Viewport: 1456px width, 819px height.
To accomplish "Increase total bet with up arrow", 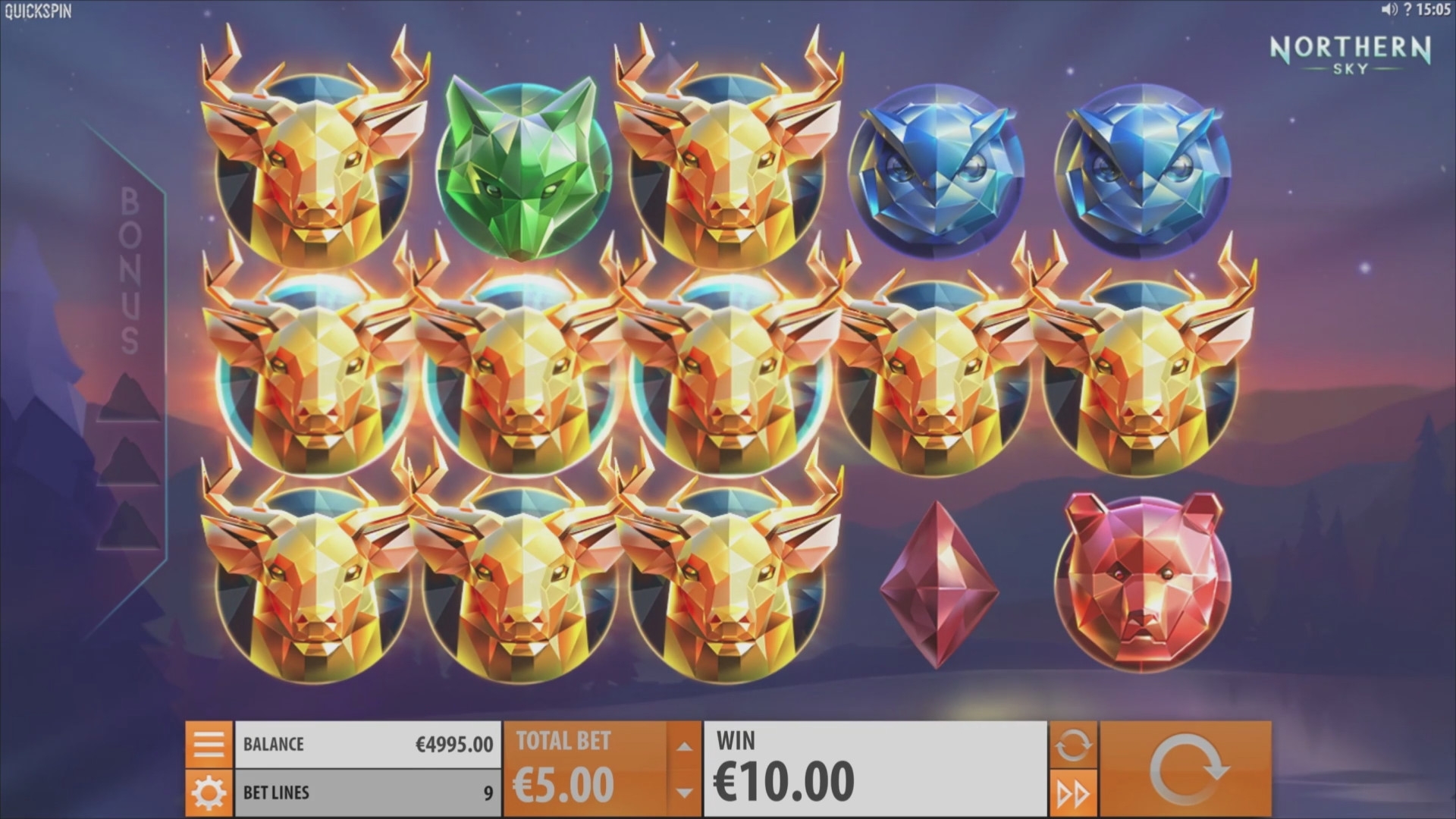I will [684, 746].
